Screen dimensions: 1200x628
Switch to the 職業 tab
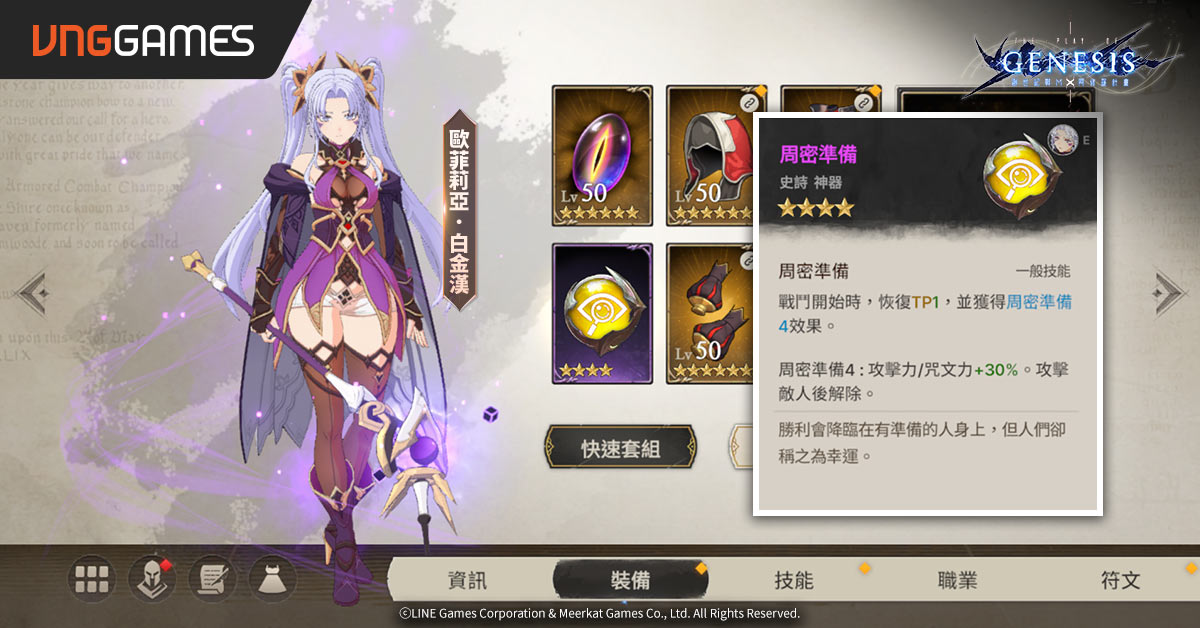pyautogui.click(x=957, y=581)
